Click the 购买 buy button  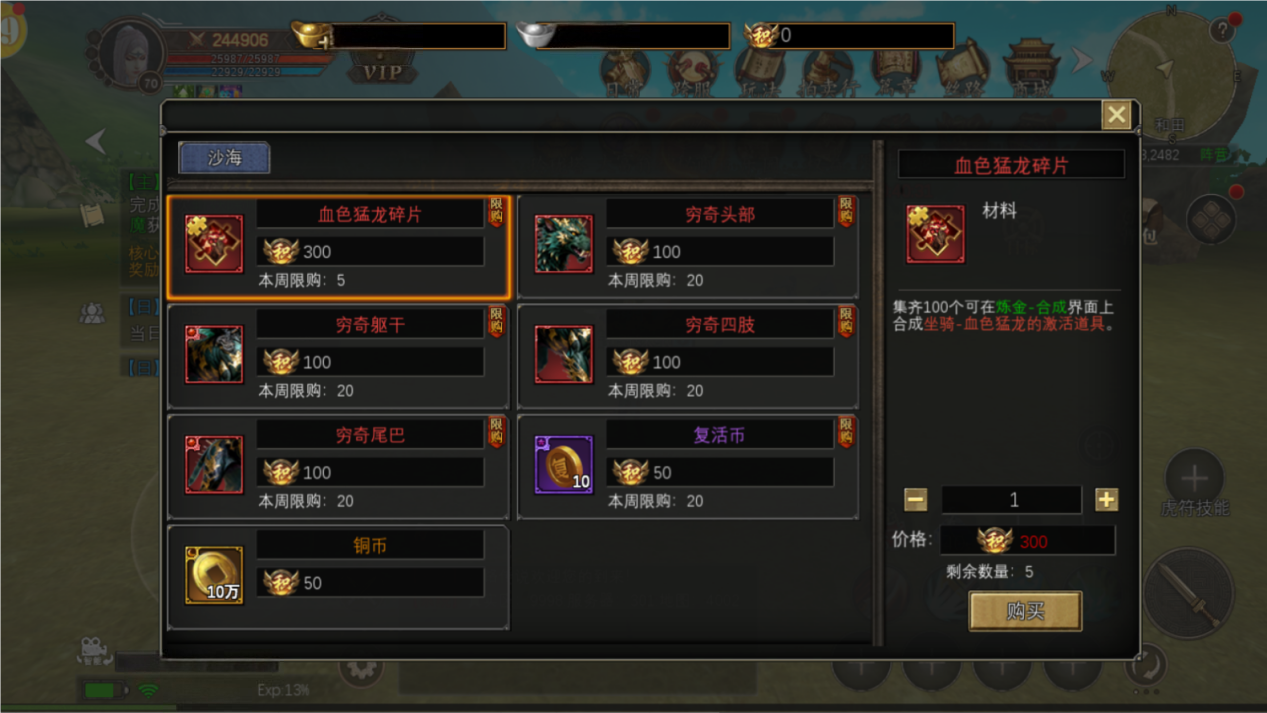(1025, 611)
